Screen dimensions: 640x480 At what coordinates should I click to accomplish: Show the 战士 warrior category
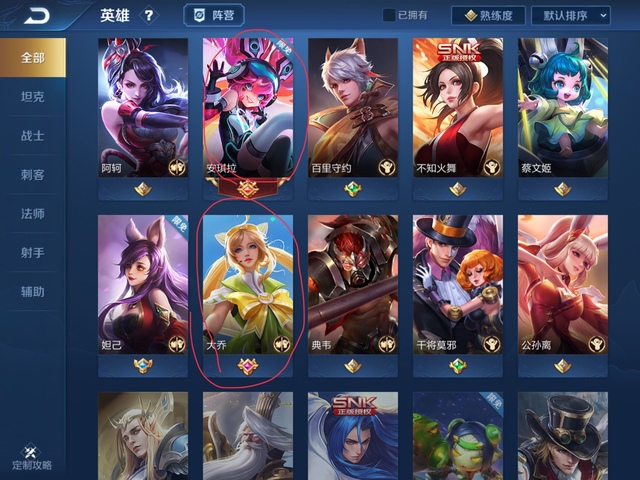click(x=33, y=135)
